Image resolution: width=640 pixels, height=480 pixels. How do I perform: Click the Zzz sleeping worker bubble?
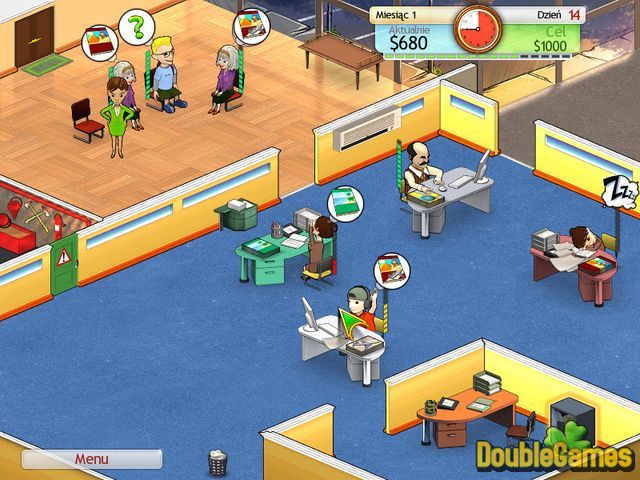(620, 192)
